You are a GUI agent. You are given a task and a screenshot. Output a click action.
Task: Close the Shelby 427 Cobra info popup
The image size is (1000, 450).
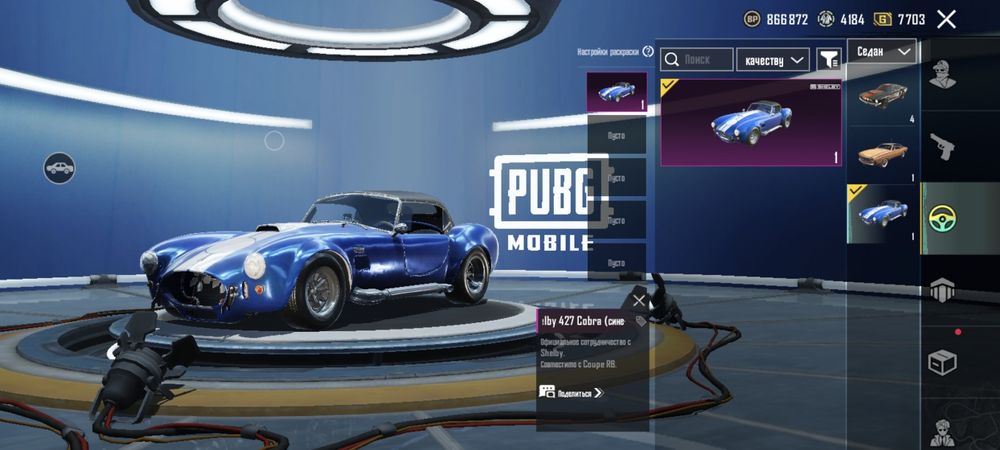pos(640,300)
